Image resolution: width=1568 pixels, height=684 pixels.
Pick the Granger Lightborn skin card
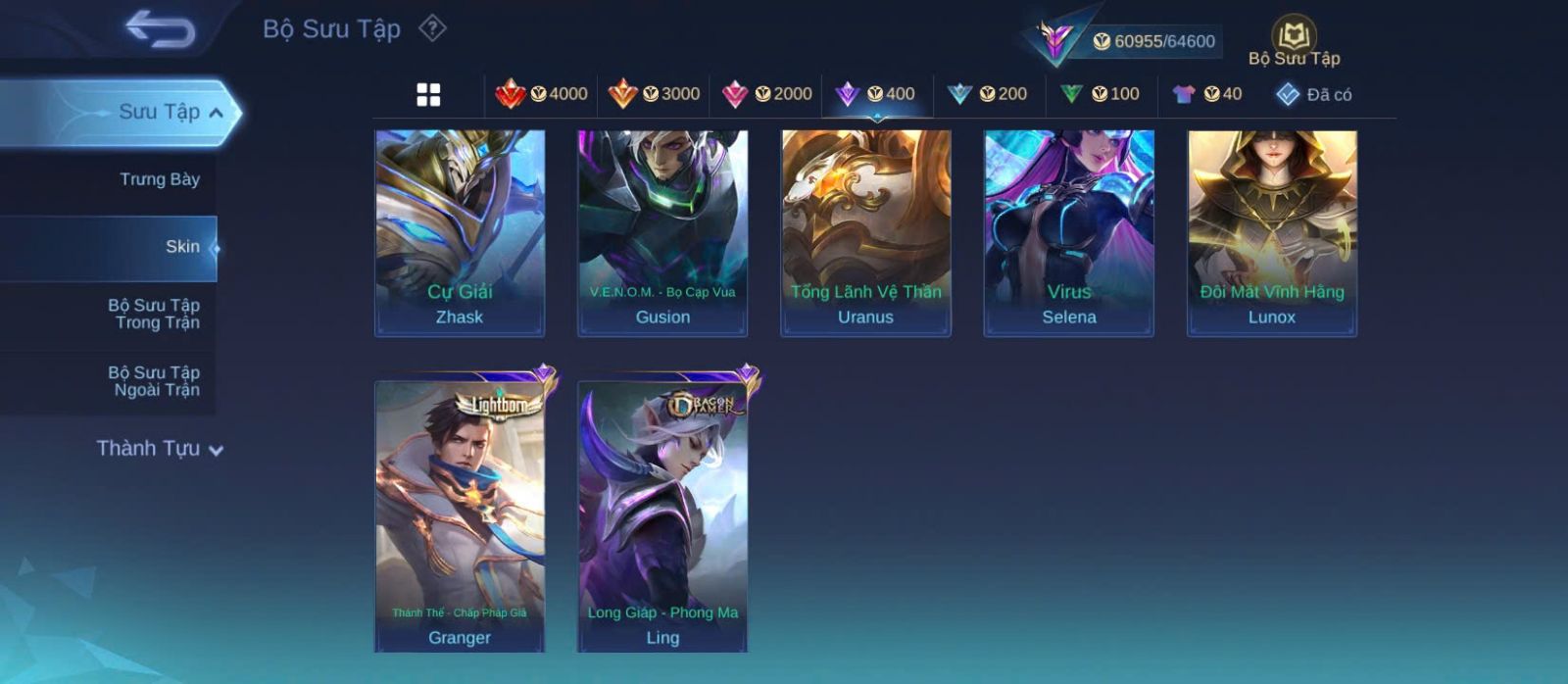(460, 515)
